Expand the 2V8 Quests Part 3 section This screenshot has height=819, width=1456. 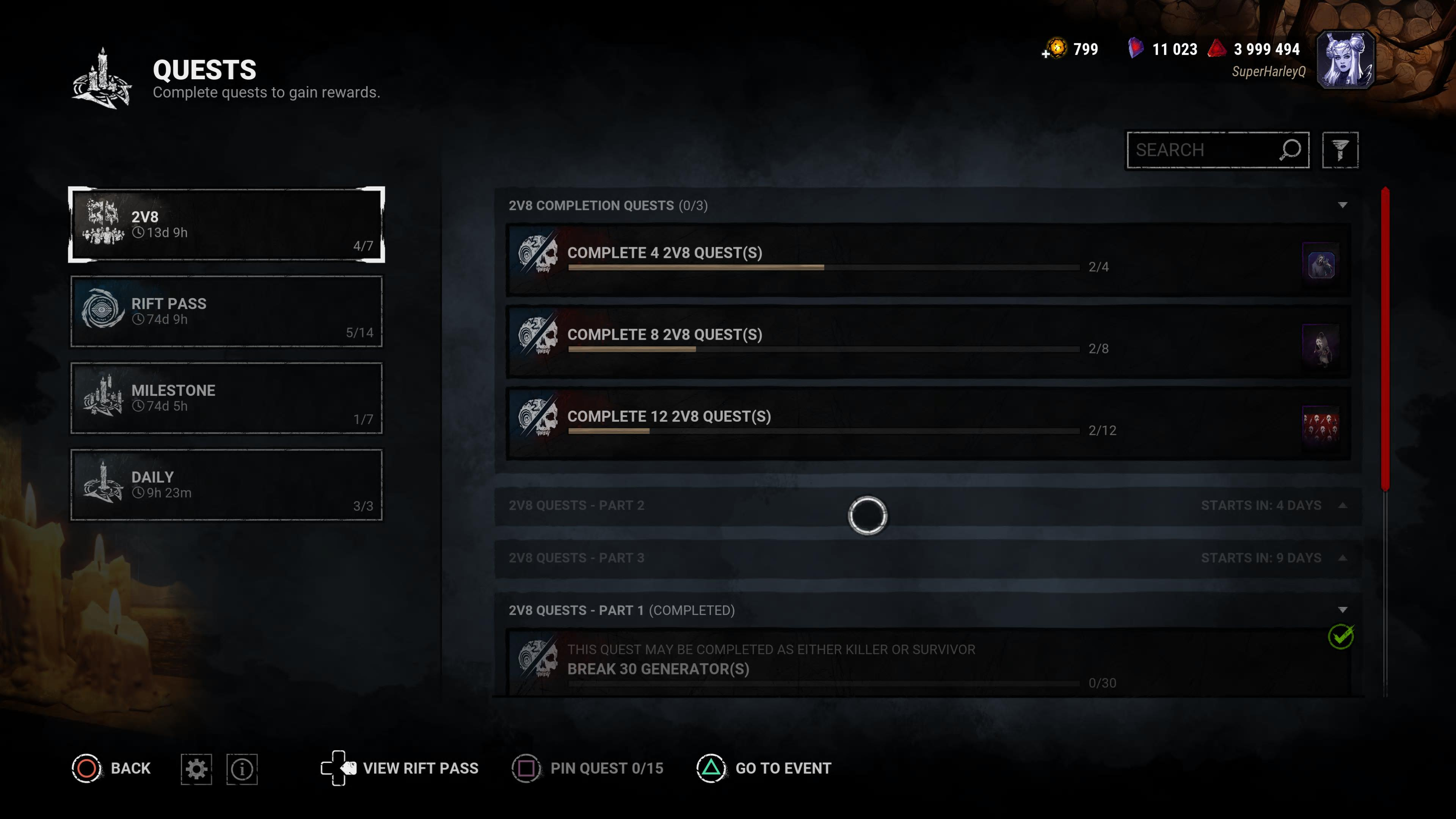[x=1342, y=558]
